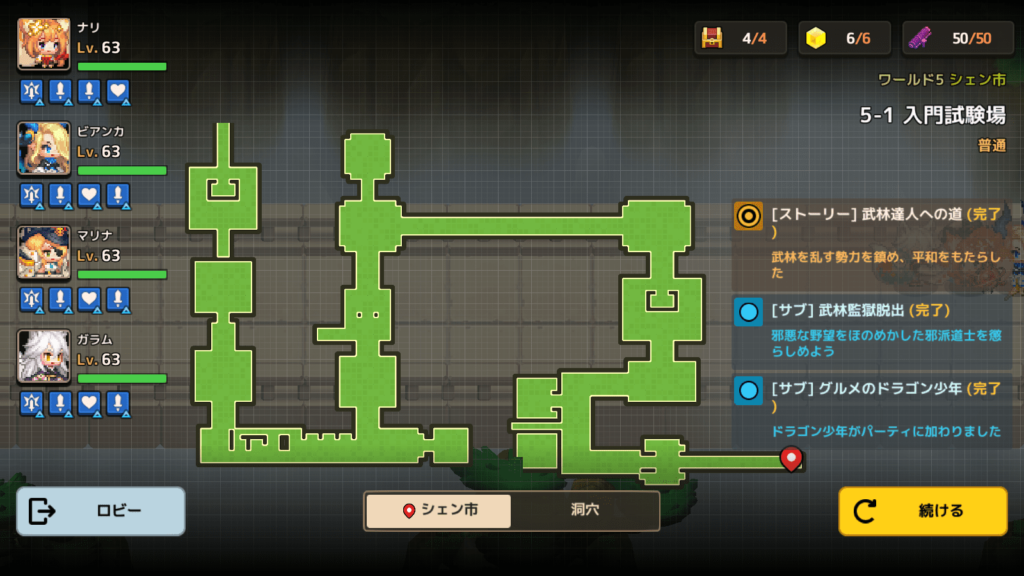
Task: Select マリナ's character portrait
Action: click(44, 253)
